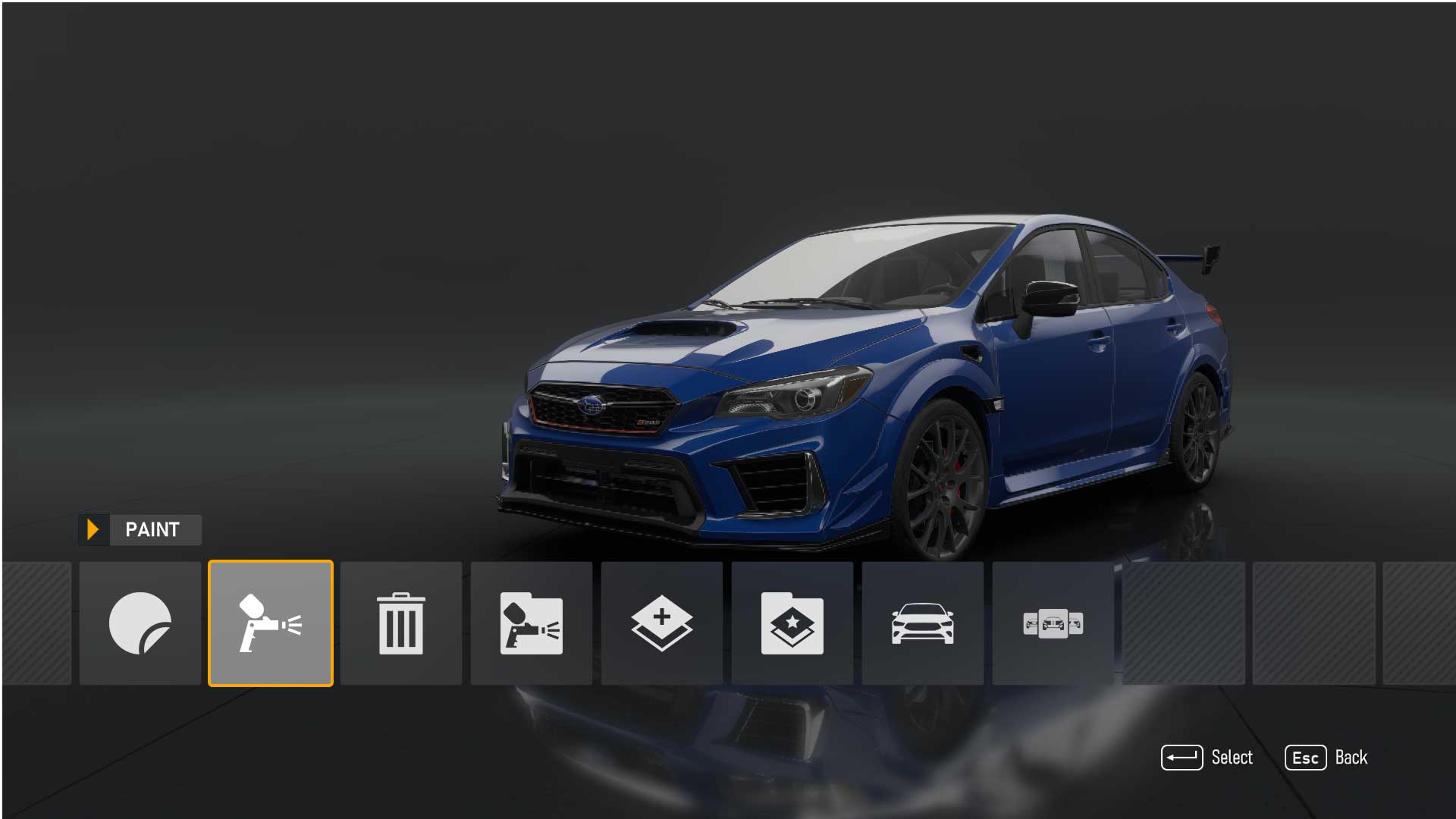The width and height of the screenshot is (1456, 819).
Task: Choose the front-facing car tile
Action: pyautogui.click(x=923, y=623)
